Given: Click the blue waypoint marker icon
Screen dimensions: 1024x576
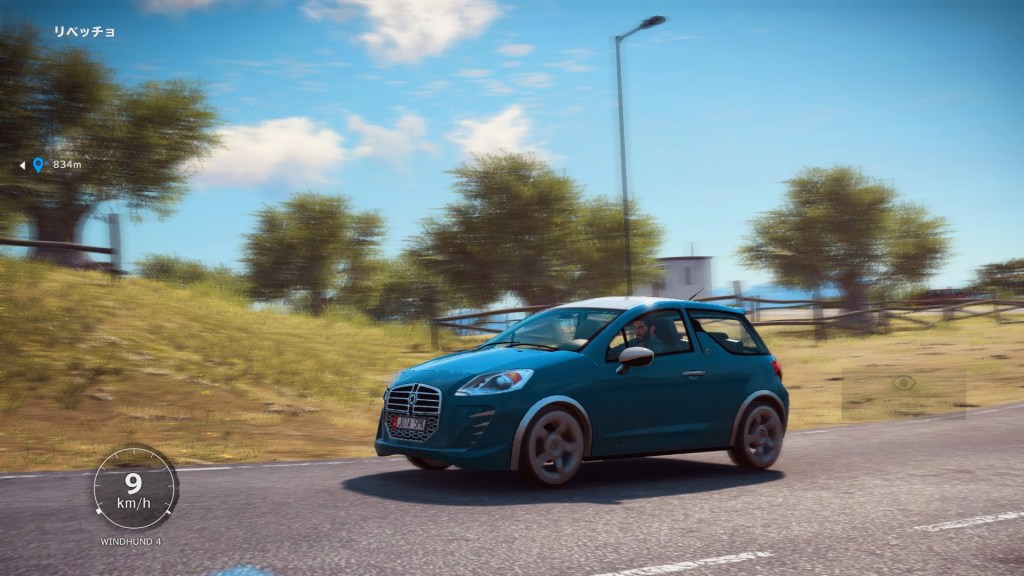Looking at the screenshot, I should [38, 165].
